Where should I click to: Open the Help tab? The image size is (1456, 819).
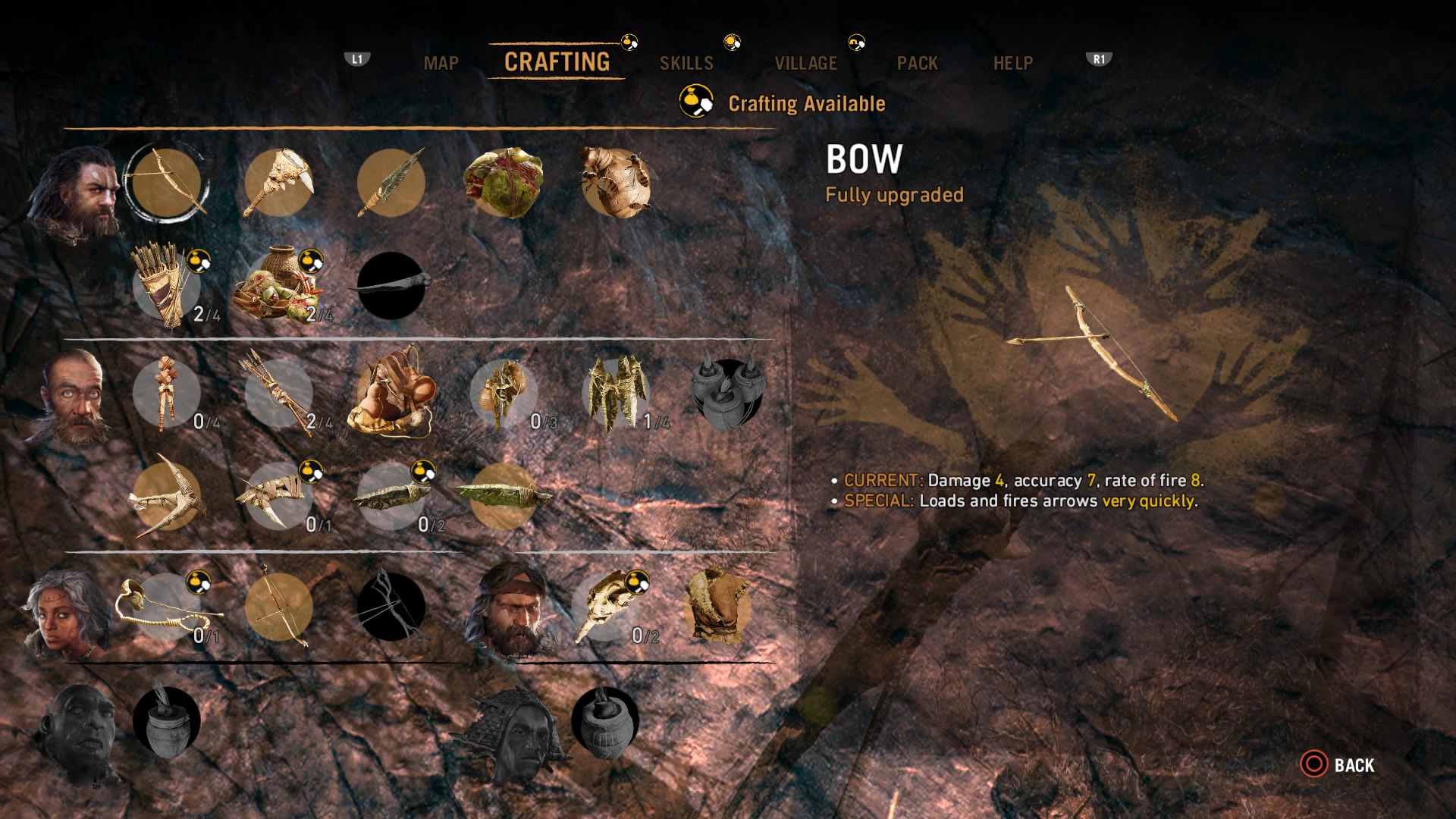tap(1012, 63)
